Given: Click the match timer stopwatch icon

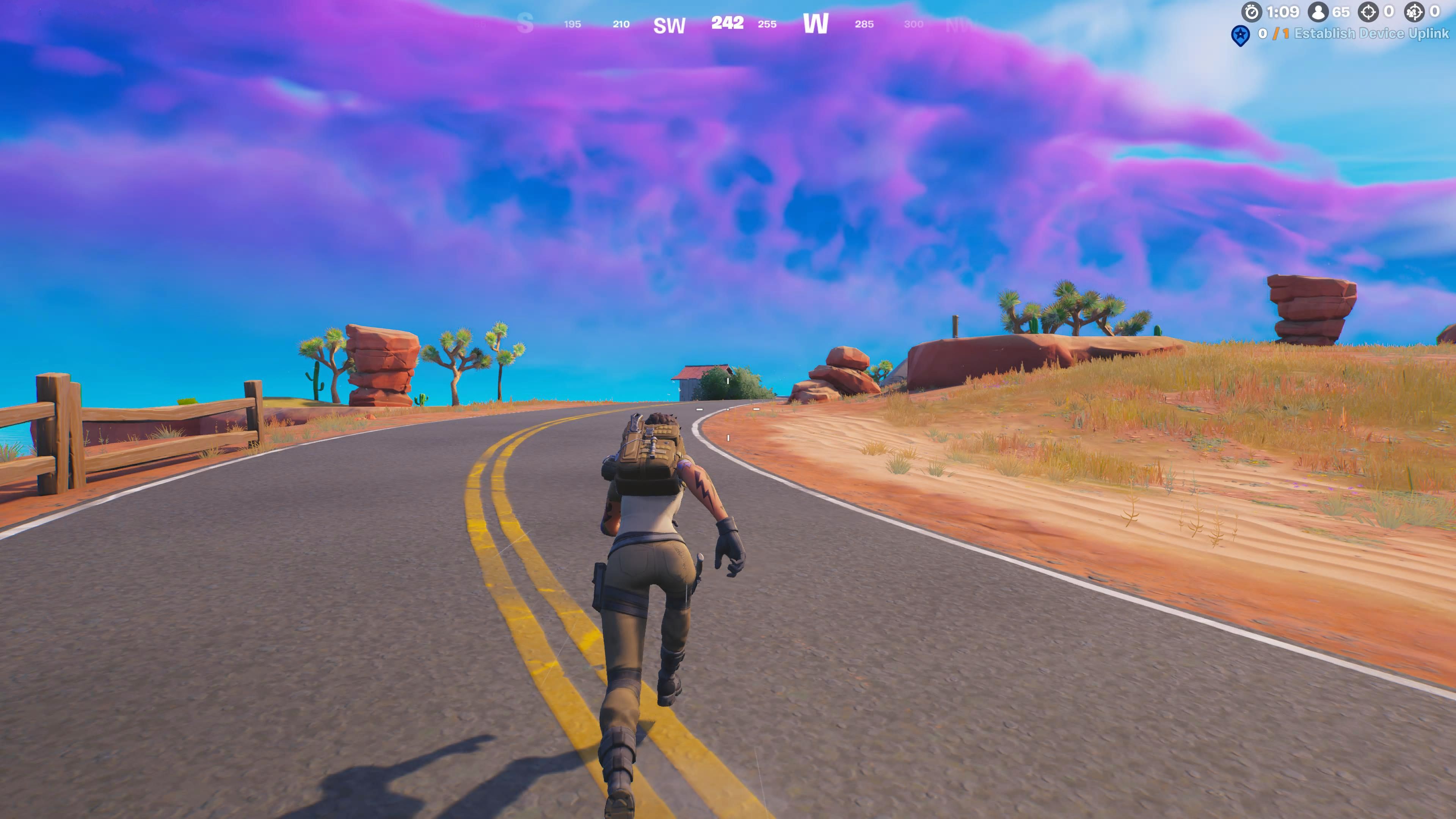Looking at the screenshot, I should click(x=1252, y=13).
